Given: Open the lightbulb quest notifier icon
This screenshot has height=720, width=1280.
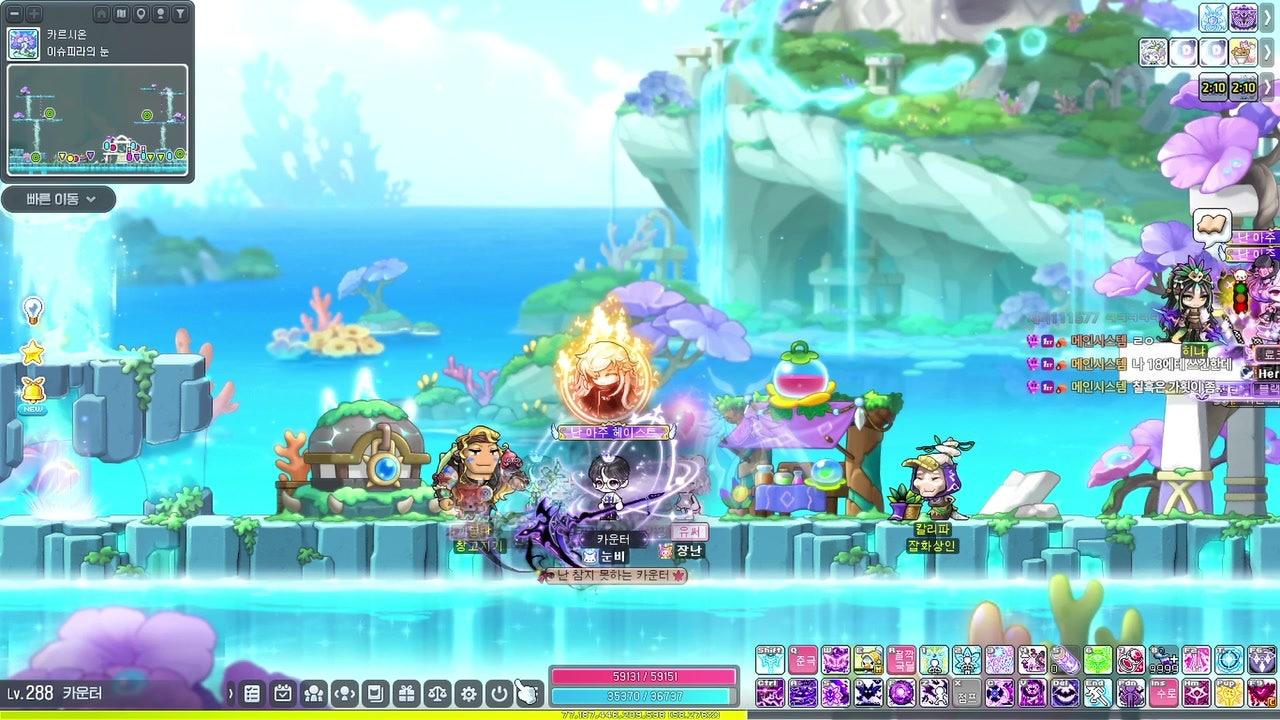Looking at the screenshot, I should (33, 310).
